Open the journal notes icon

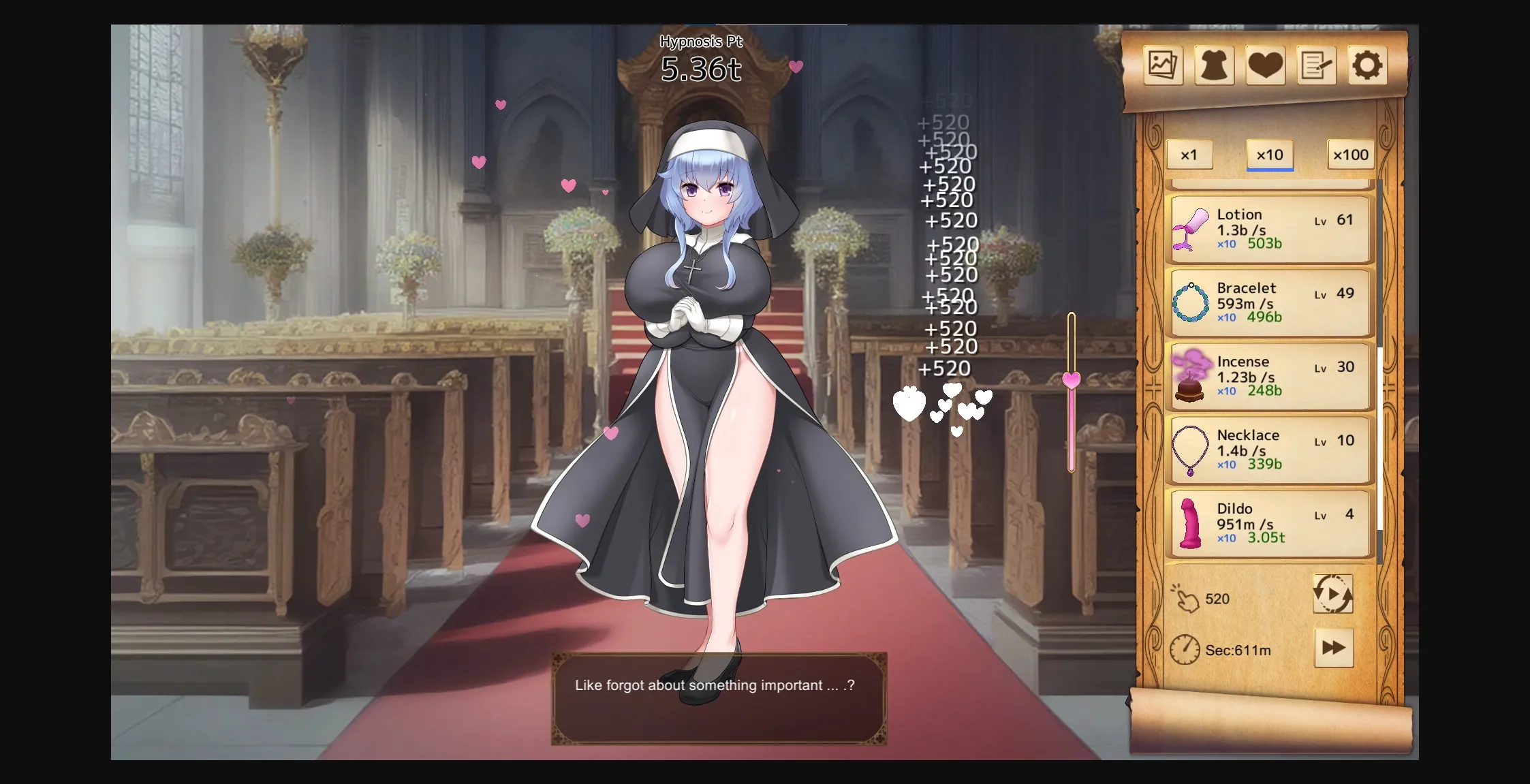1317,65
